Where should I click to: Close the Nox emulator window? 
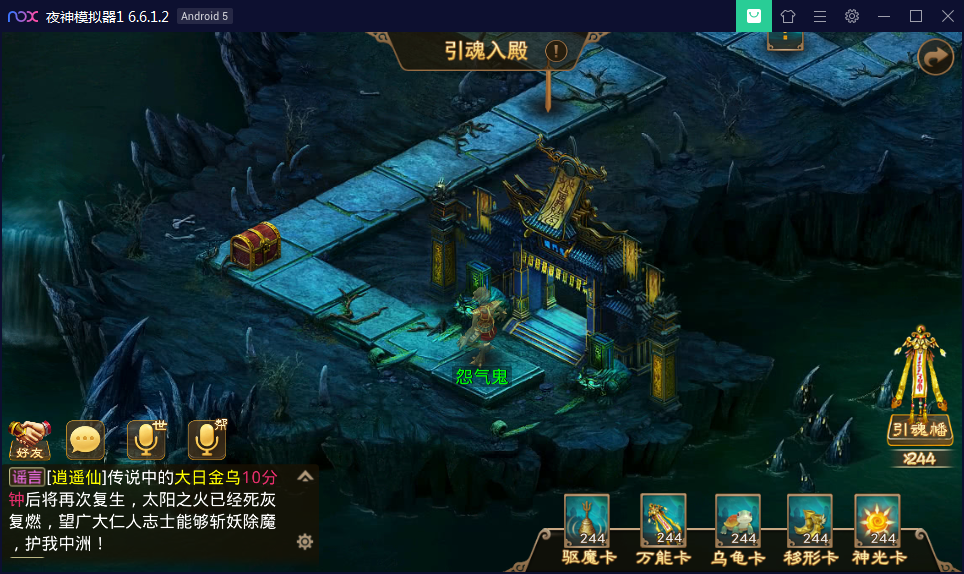947,16
